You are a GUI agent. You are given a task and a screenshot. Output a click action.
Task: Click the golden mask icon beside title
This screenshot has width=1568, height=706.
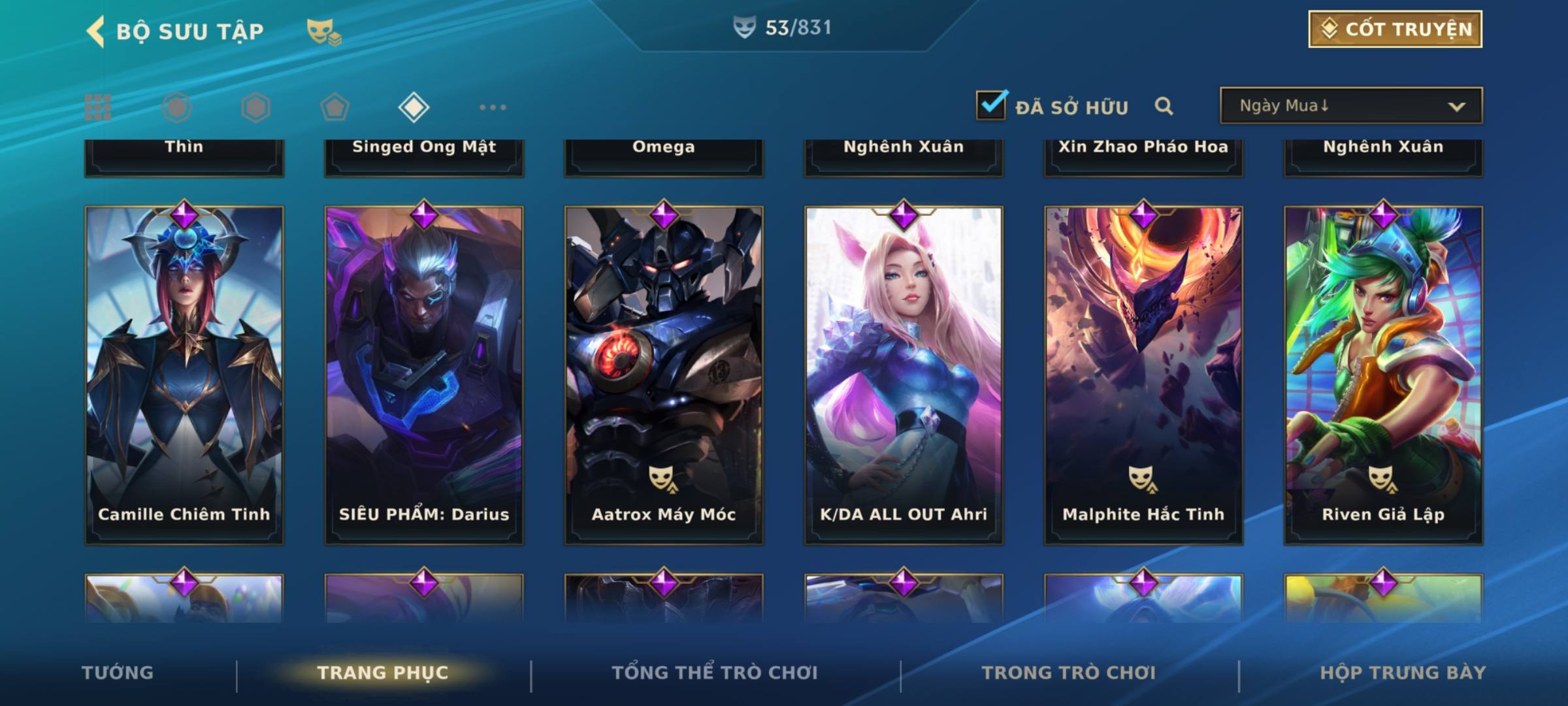(323, 31)
